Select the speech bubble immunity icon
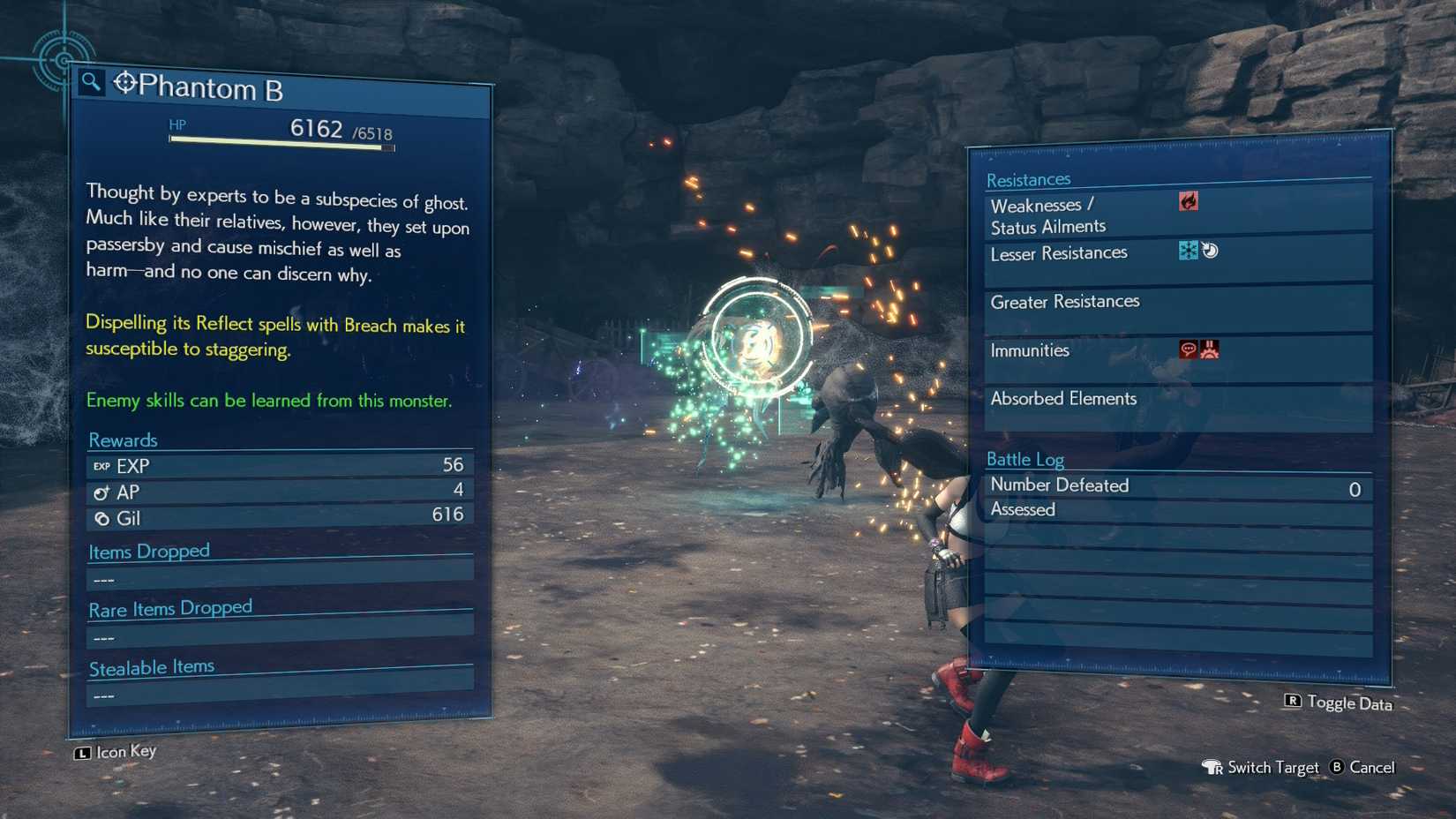 (1188, 349)
